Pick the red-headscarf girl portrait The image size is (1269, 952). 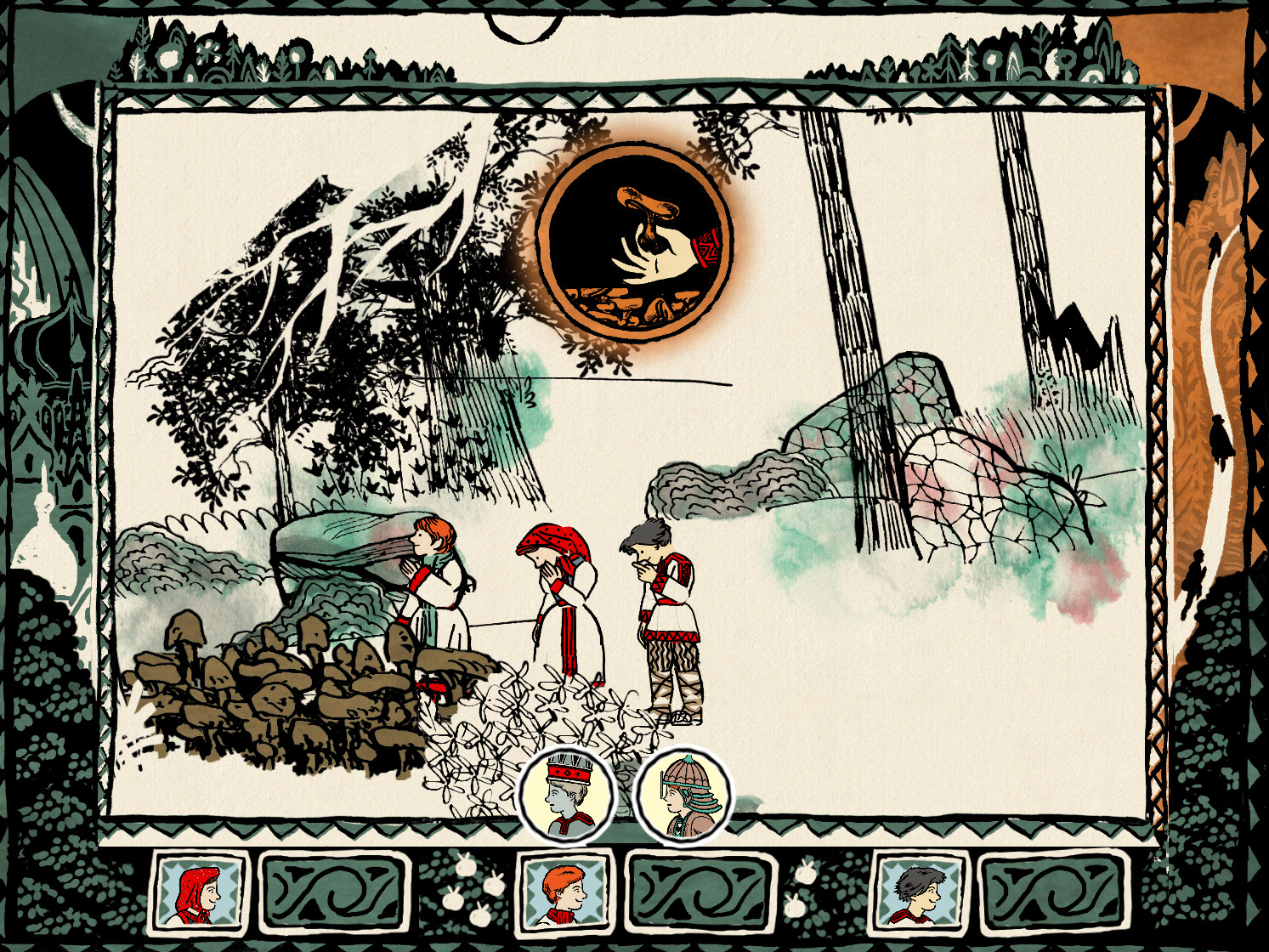(198, 891)
